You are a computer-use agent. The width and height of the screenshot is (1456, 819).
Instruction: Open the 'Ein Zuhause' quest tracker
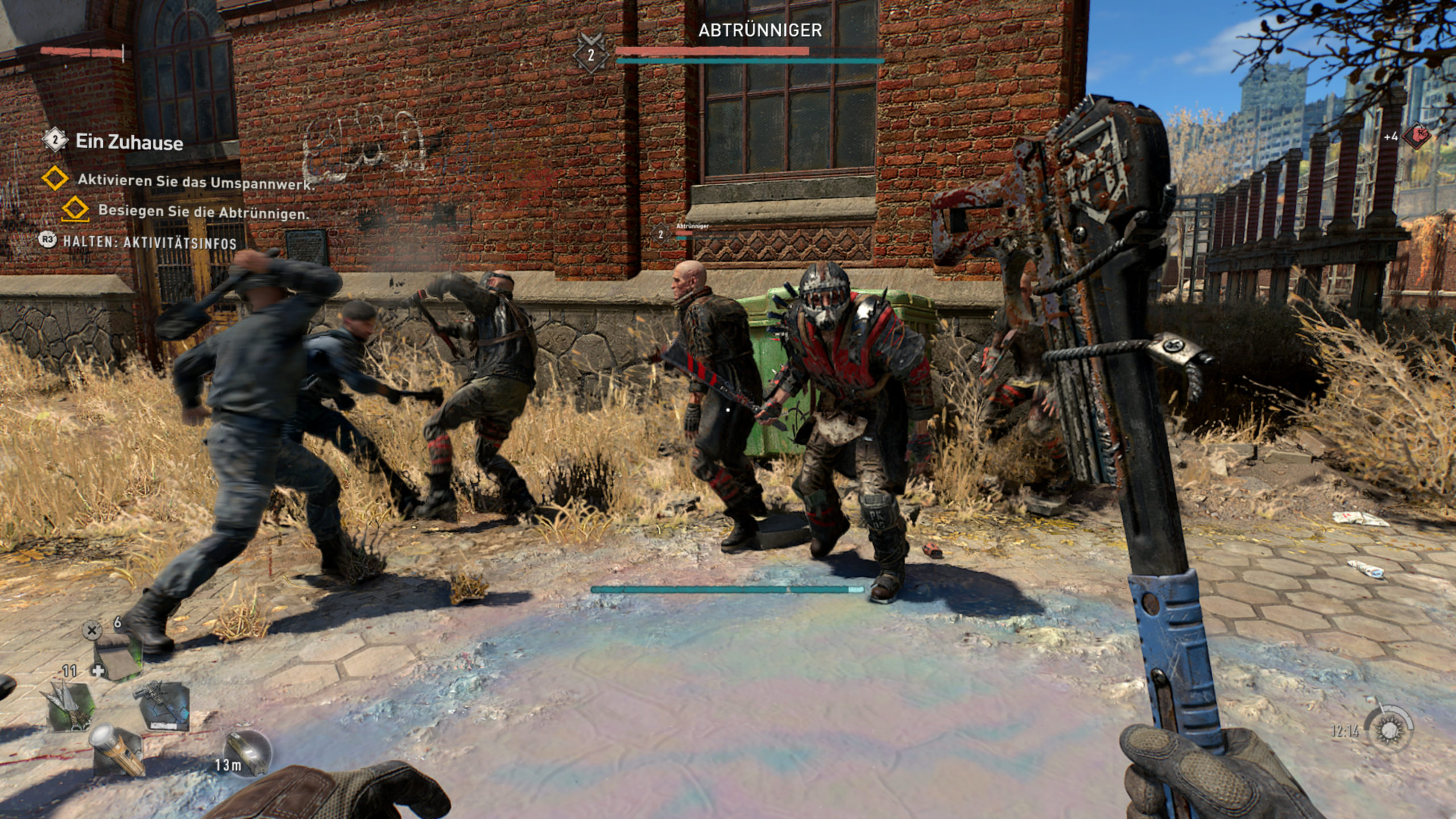coord(129,142)
